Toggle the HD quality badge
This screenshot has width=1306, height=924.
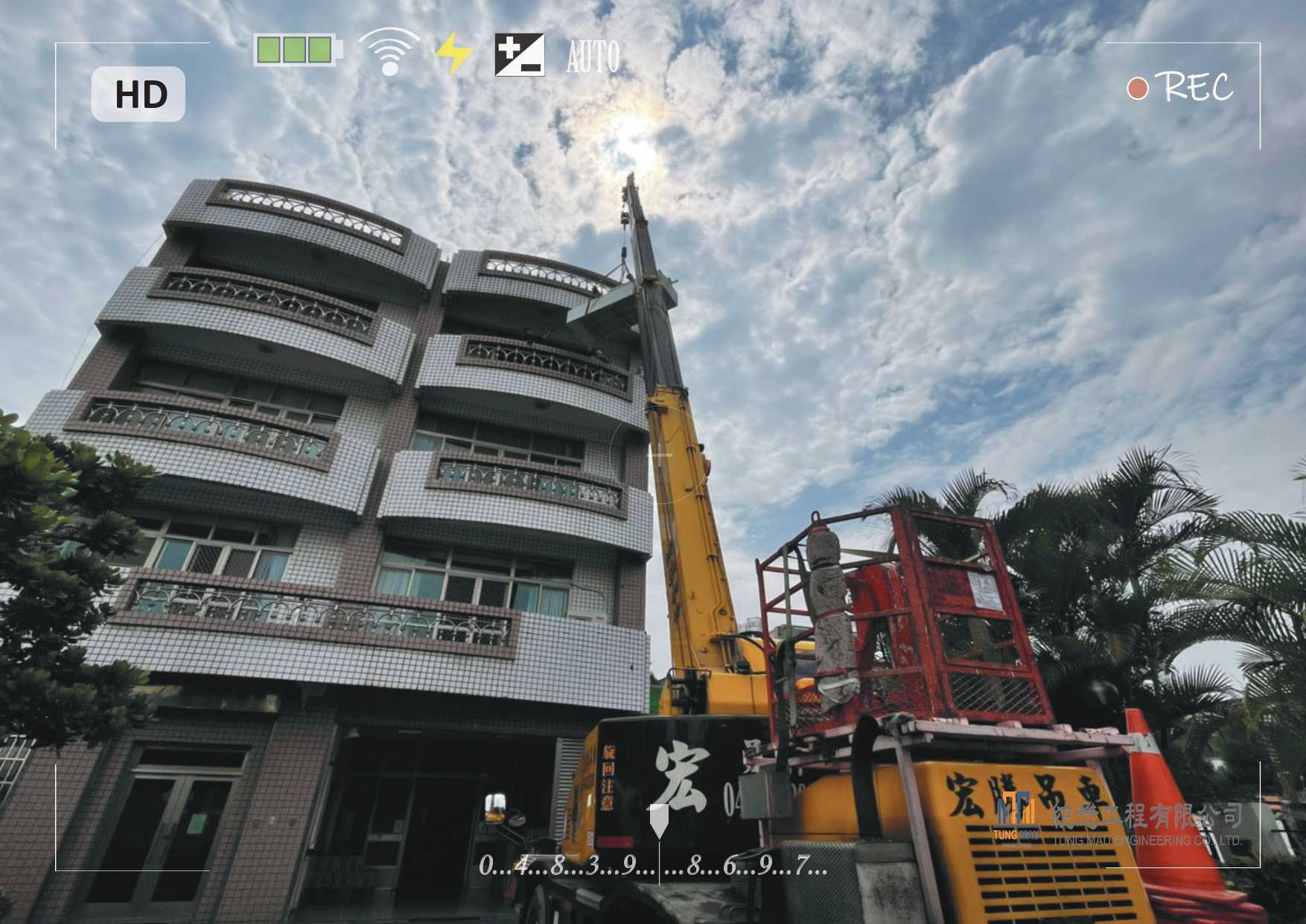click(x=138, y=95)
